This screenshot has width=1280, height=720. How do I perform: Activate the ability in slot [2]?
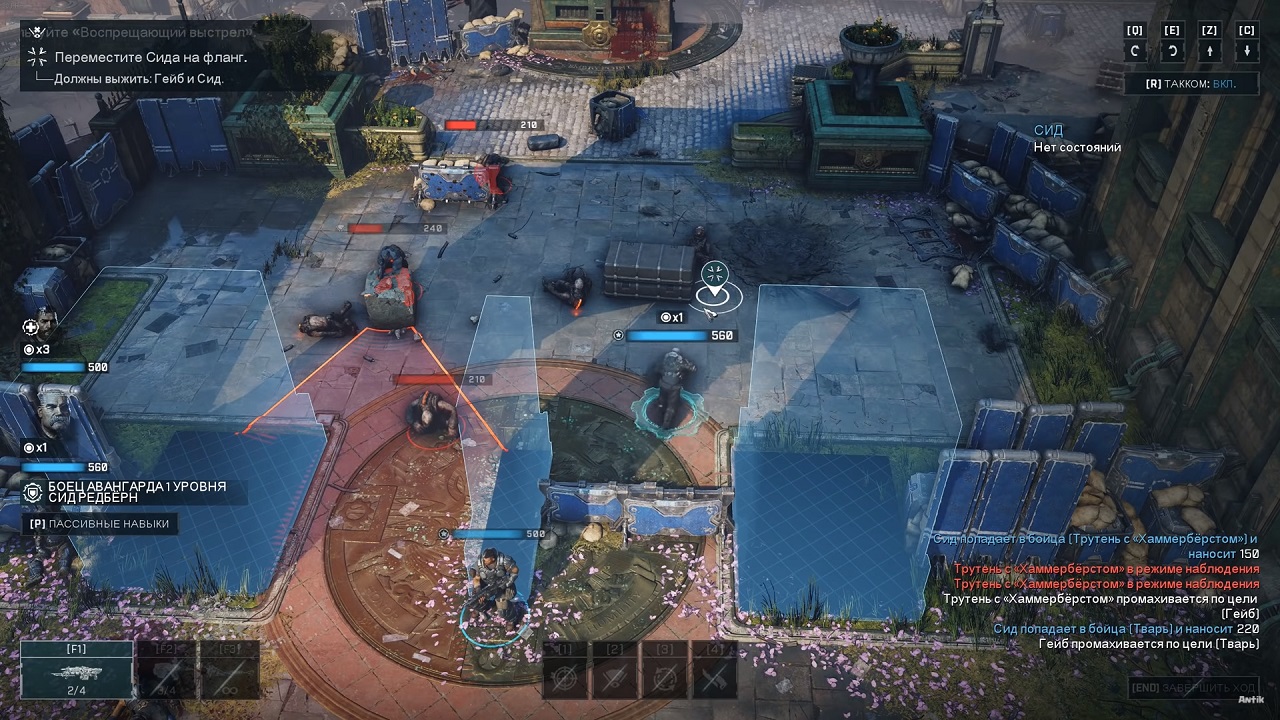(614, 678)
